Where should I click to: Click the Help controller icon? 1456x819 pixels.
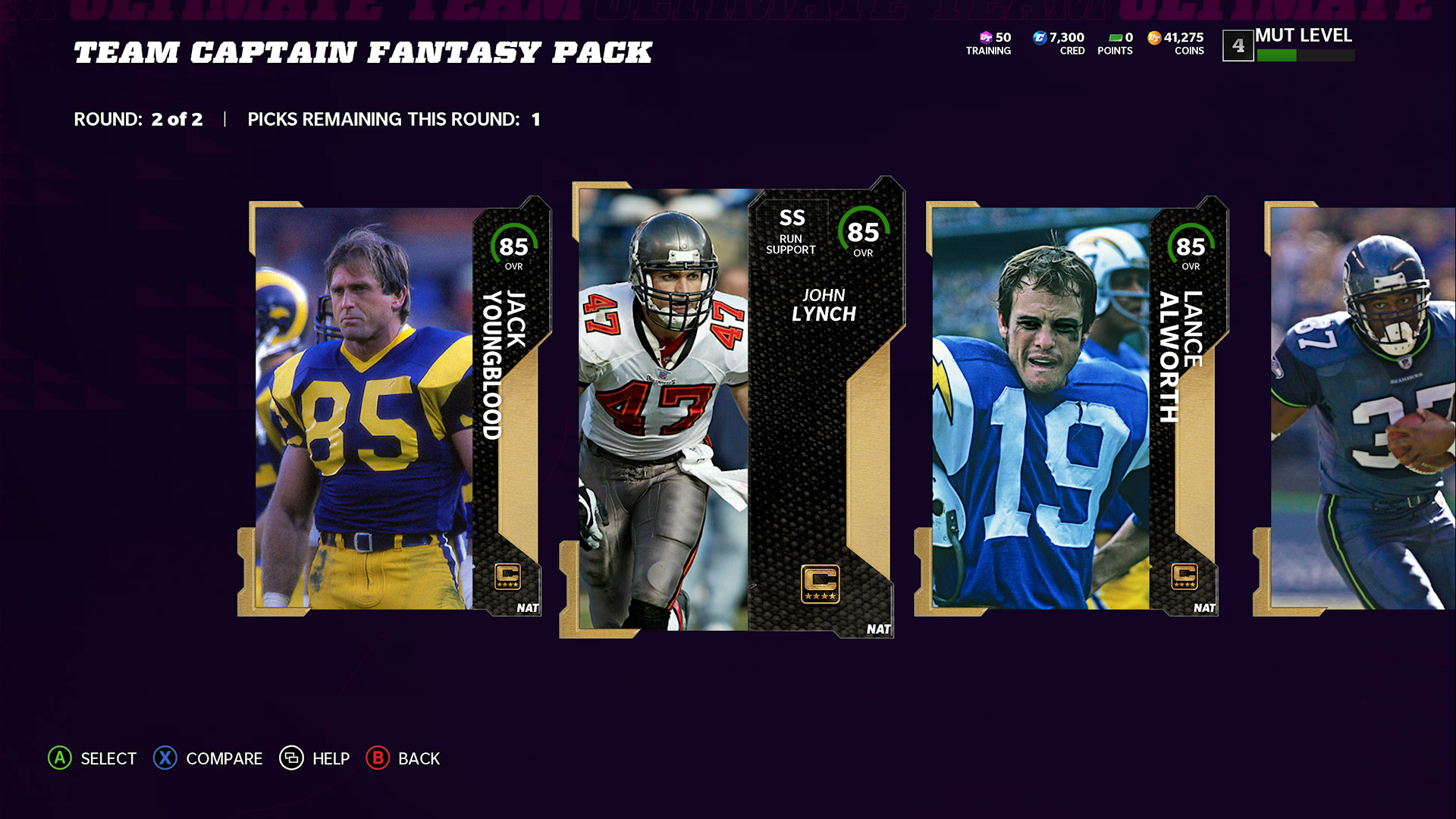[x=292, y=758]
